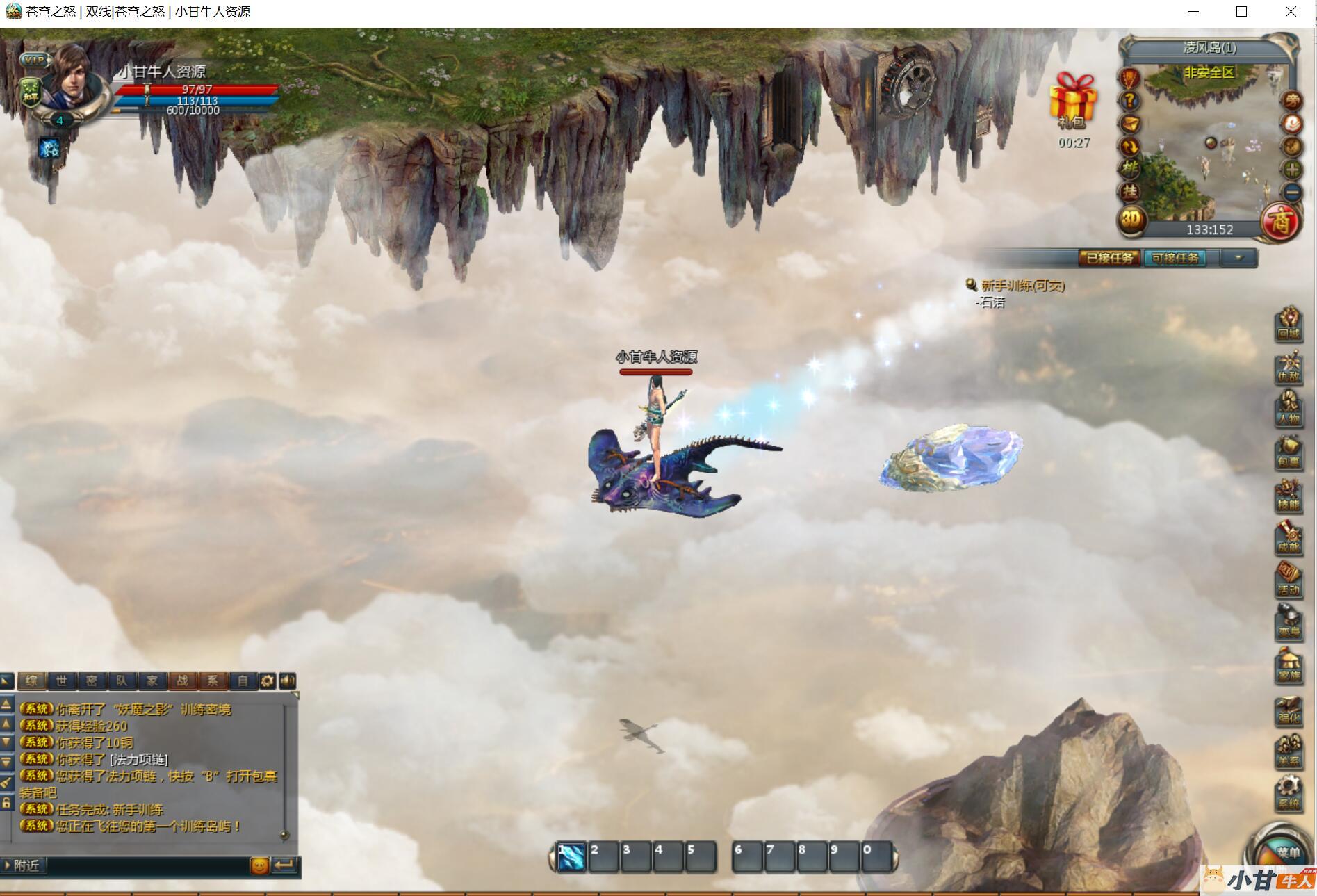Switch to the 可接任务 available quests tab
The width and height of the screenshot is (1317, 896).
[1175, 258]
